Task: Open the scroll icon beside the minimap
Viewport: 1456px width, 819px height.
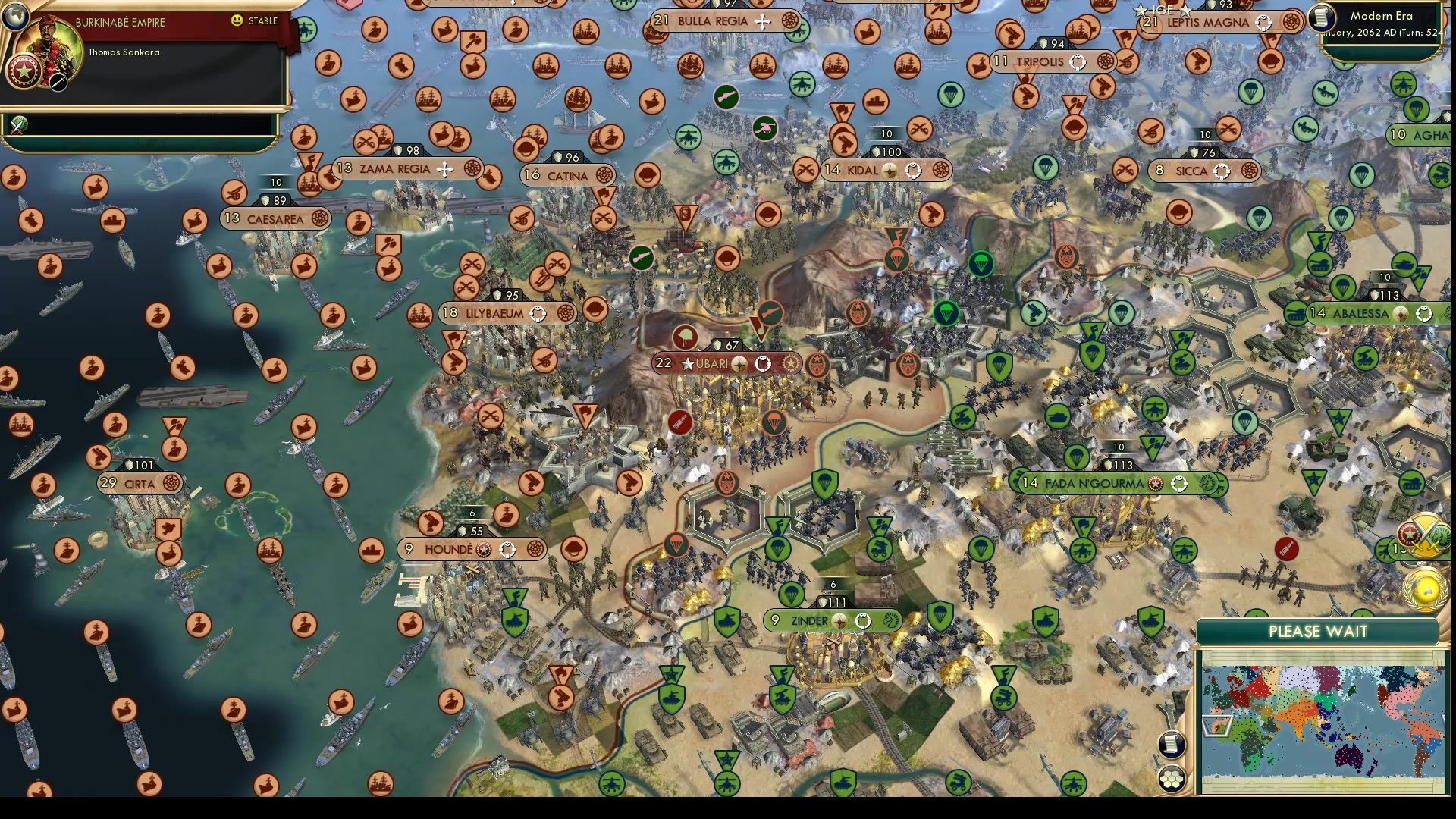Action: pyautogui.click(x=1172, y=743)
